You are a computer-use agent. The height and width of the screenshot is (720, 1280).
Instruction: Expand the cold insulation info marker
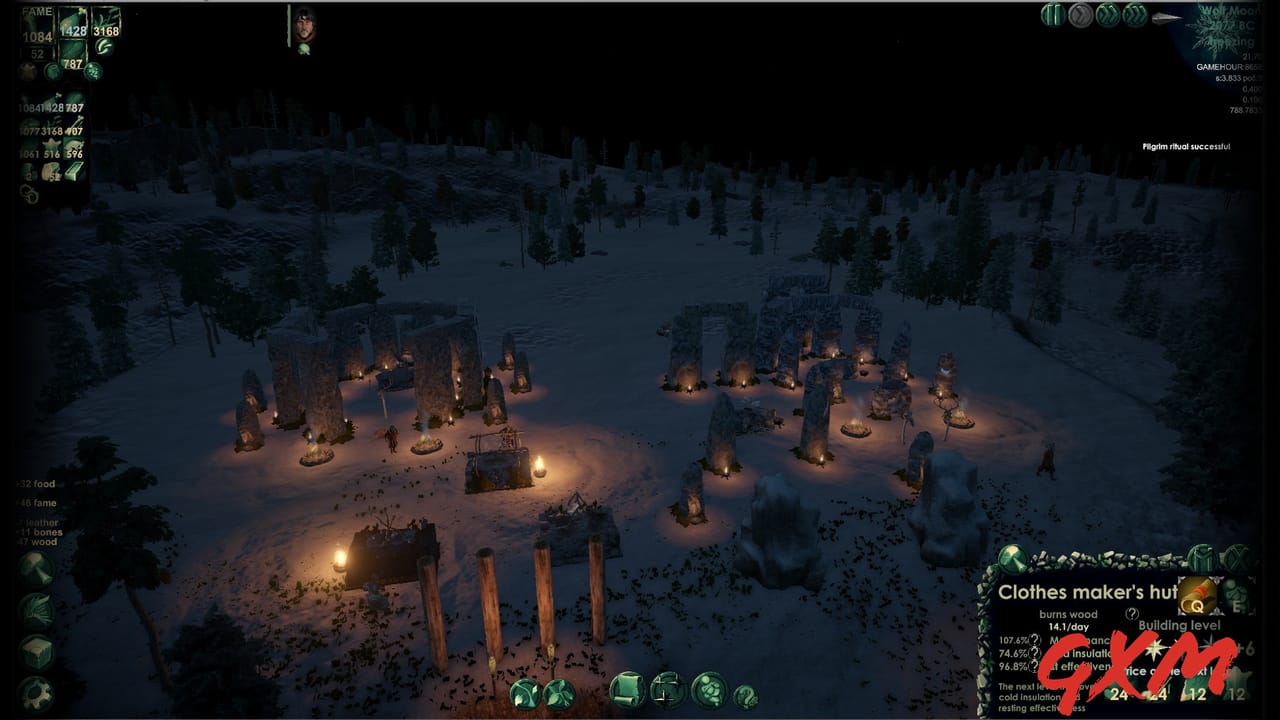point(1034,653)
